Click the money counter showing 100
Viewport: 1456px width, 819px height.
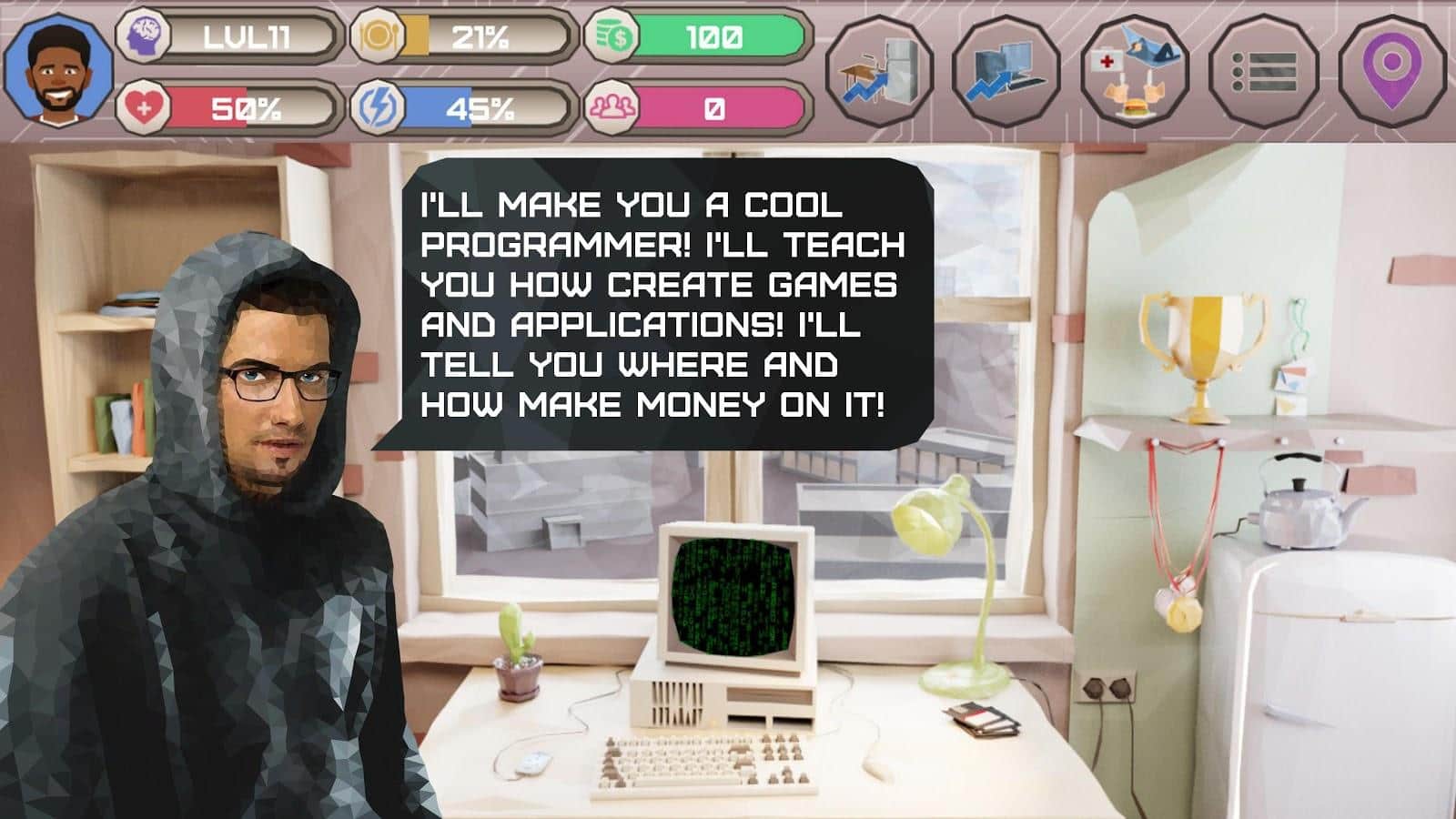[719, 35]
